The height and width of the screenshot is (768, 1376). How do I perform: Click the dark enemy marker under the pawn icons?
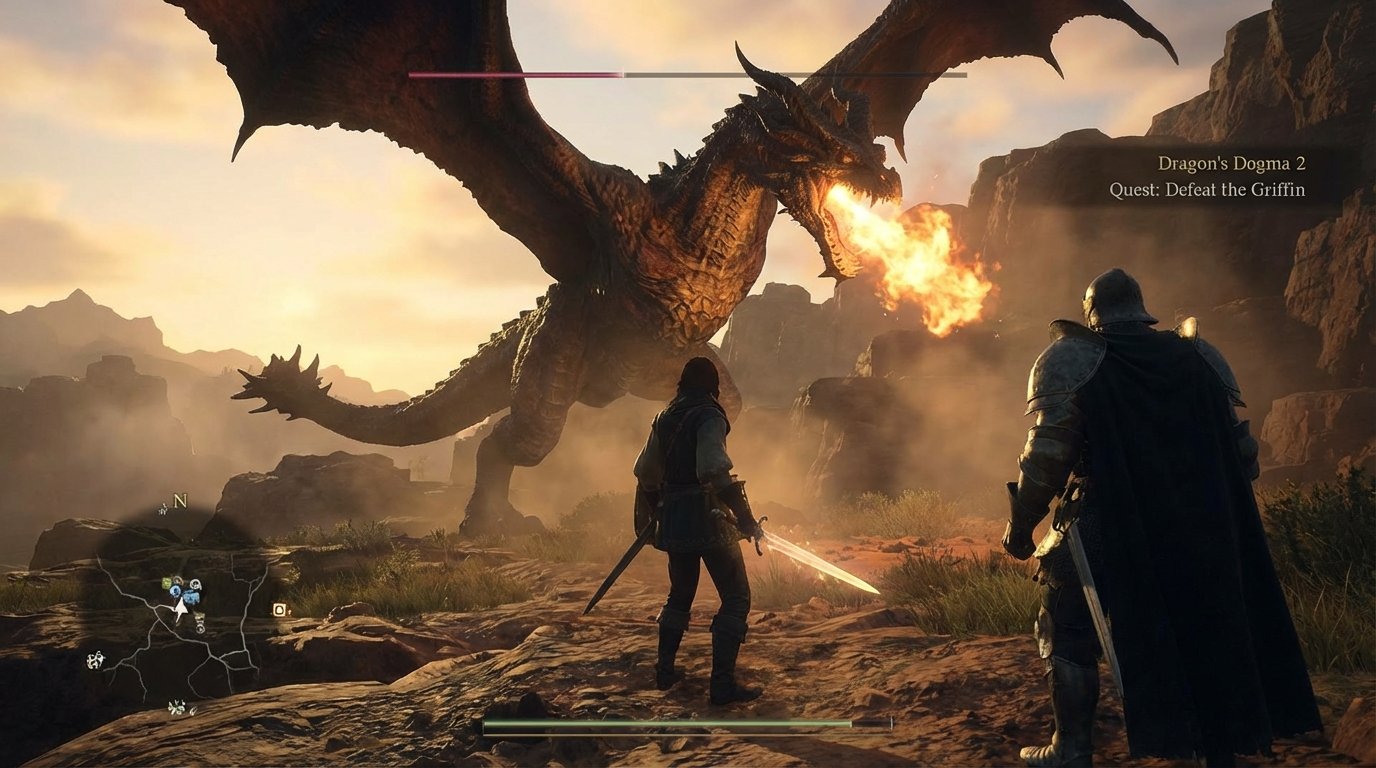[200, 616]
